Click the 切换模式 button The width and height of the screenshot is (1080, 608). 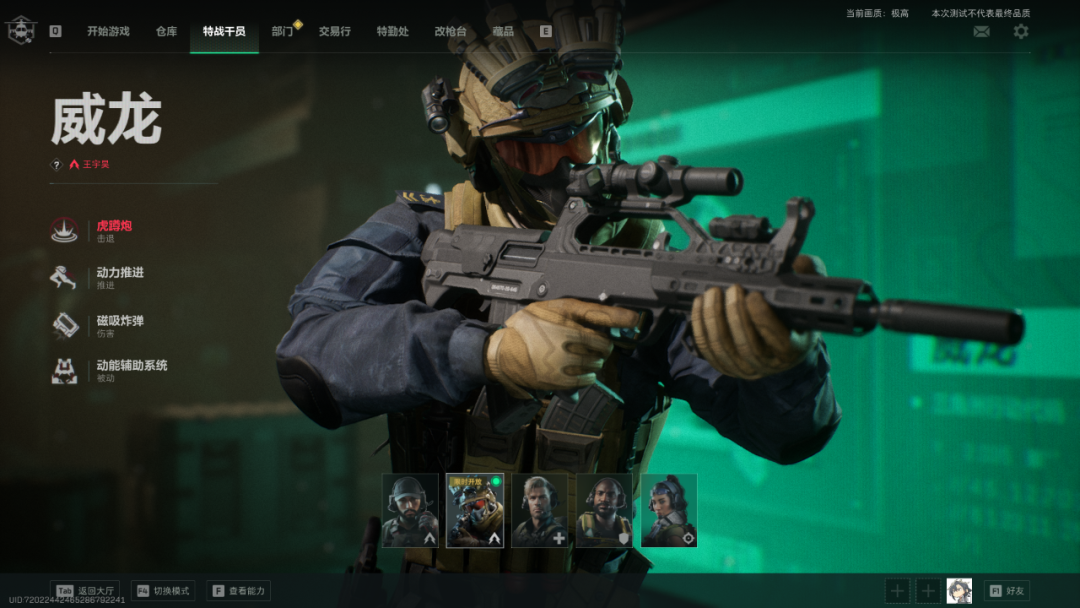pos(162,591)
